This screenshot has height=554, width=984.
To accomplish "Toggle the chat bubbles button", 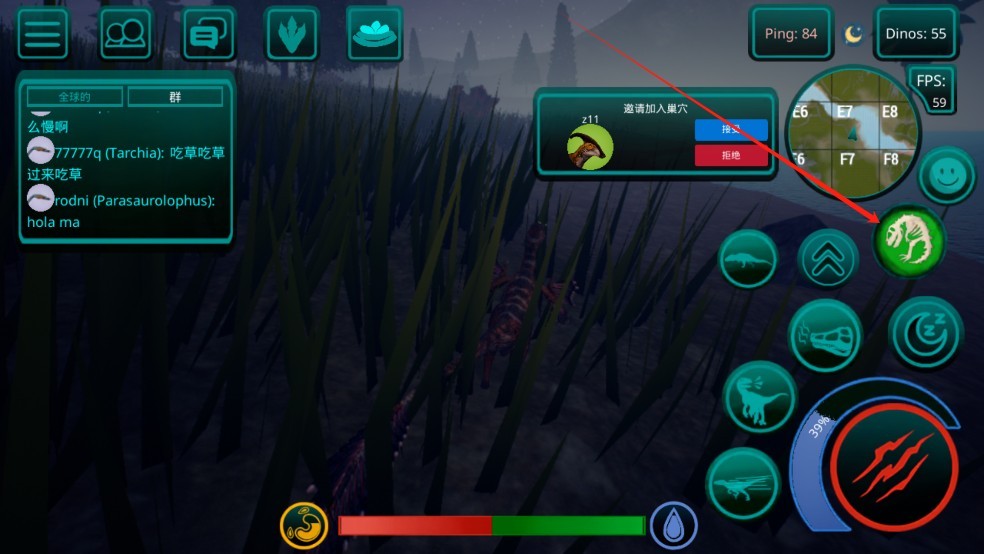I will click(x=209, y=34).
